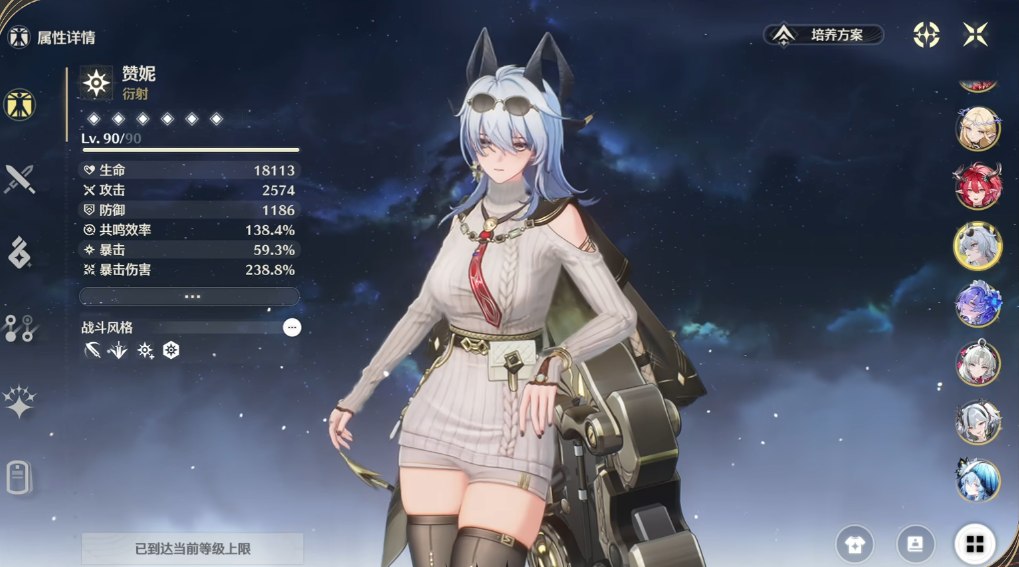Open the diamond-shaped echo tab

[x=20, y=253]
